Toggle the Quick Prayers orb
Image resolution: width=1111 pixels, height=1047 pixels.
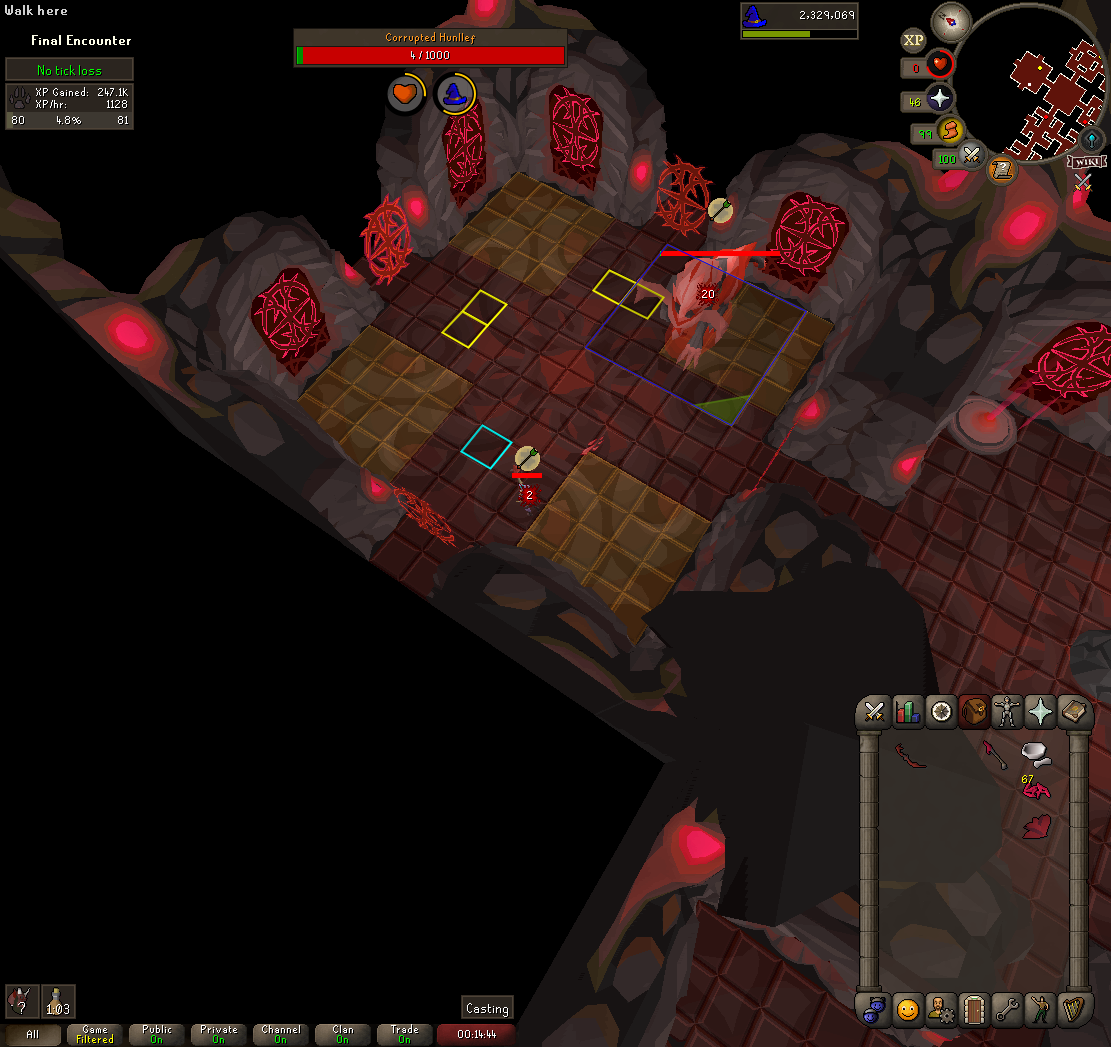pos(940,99)
